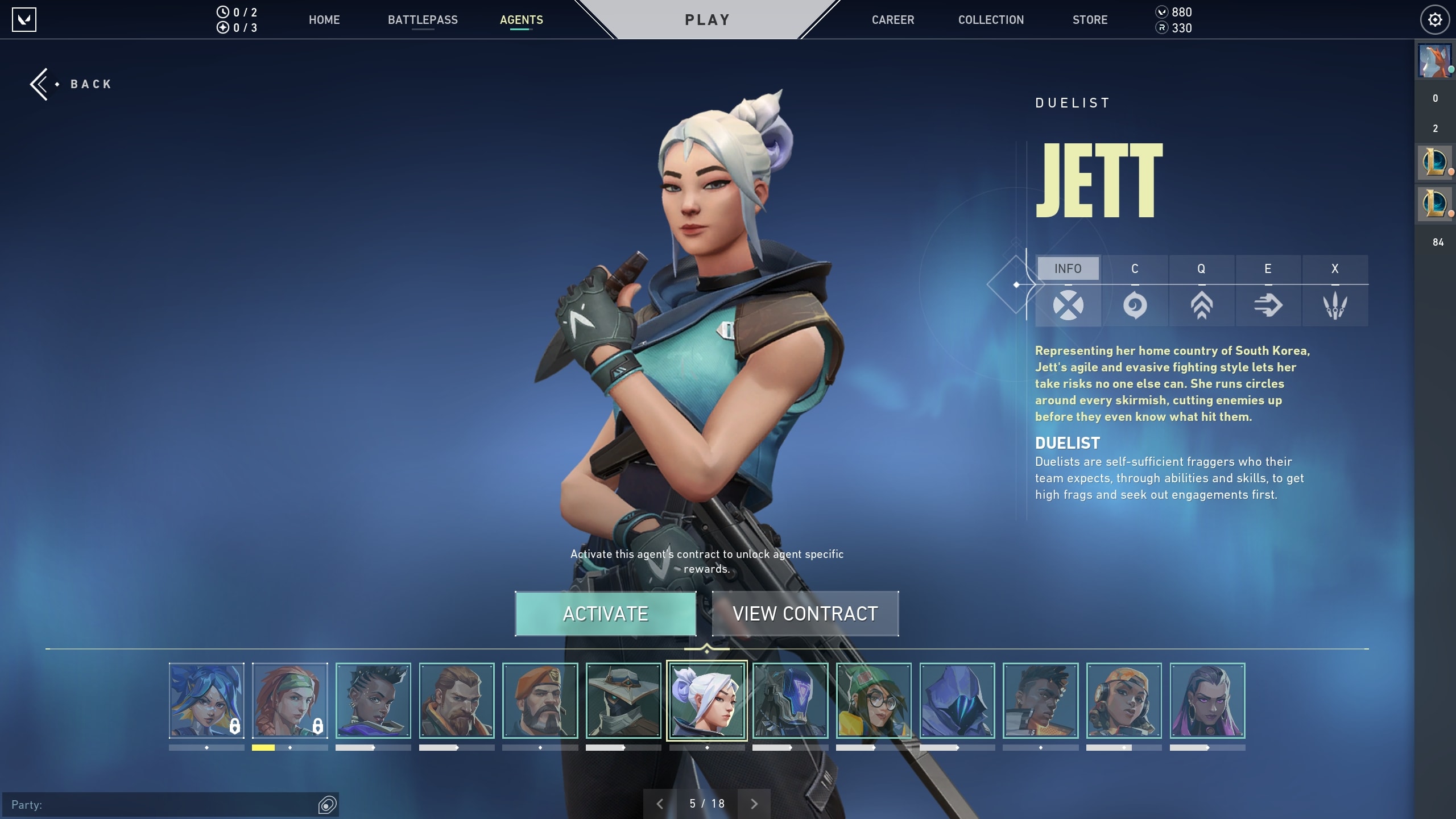The height and width of the screenshot is (819, 1456).
Task: Visit the STORE page
Action: [1090, 20]
